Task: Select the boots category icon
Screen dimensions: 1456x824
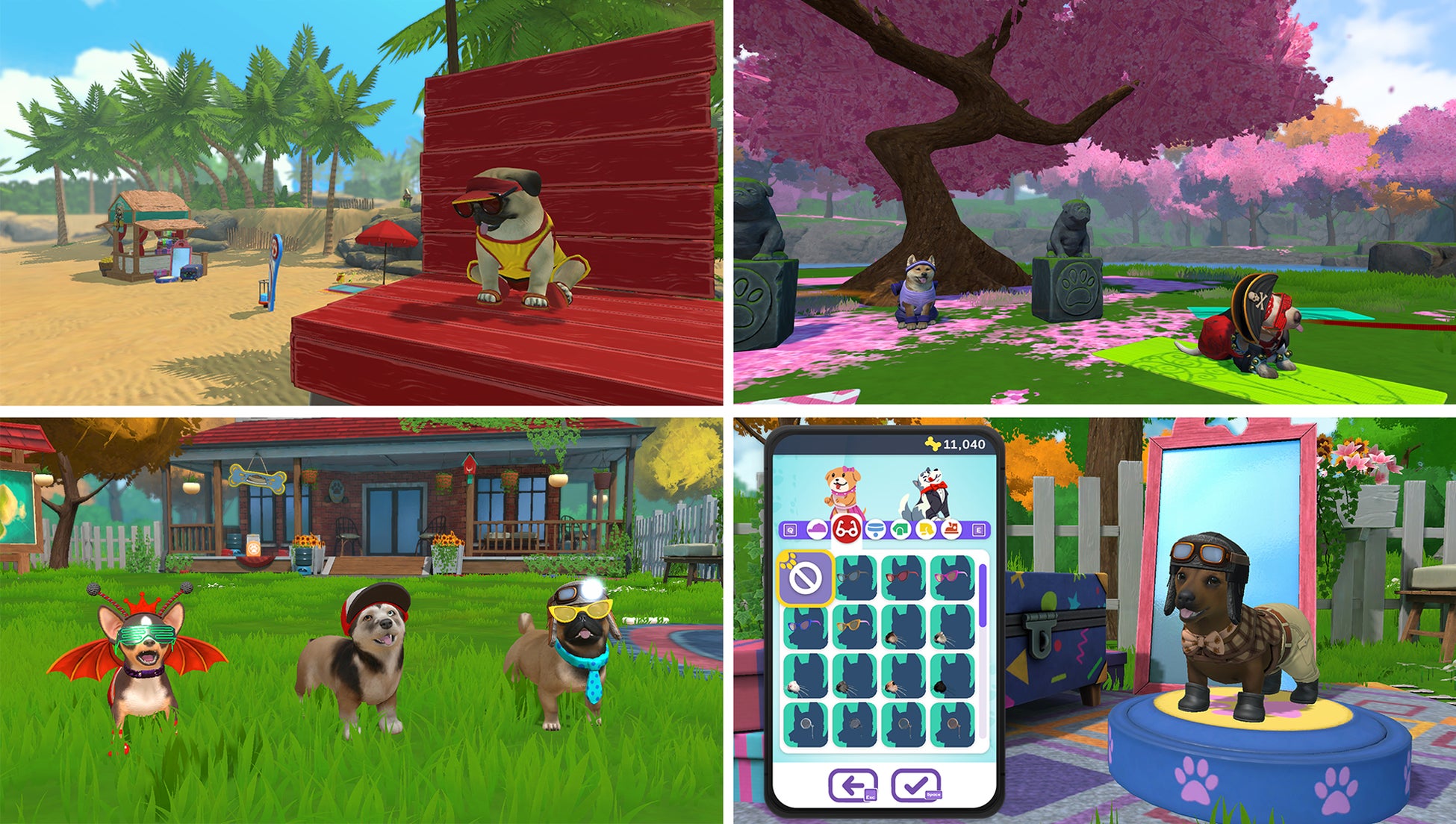Action: pos(953,529)
